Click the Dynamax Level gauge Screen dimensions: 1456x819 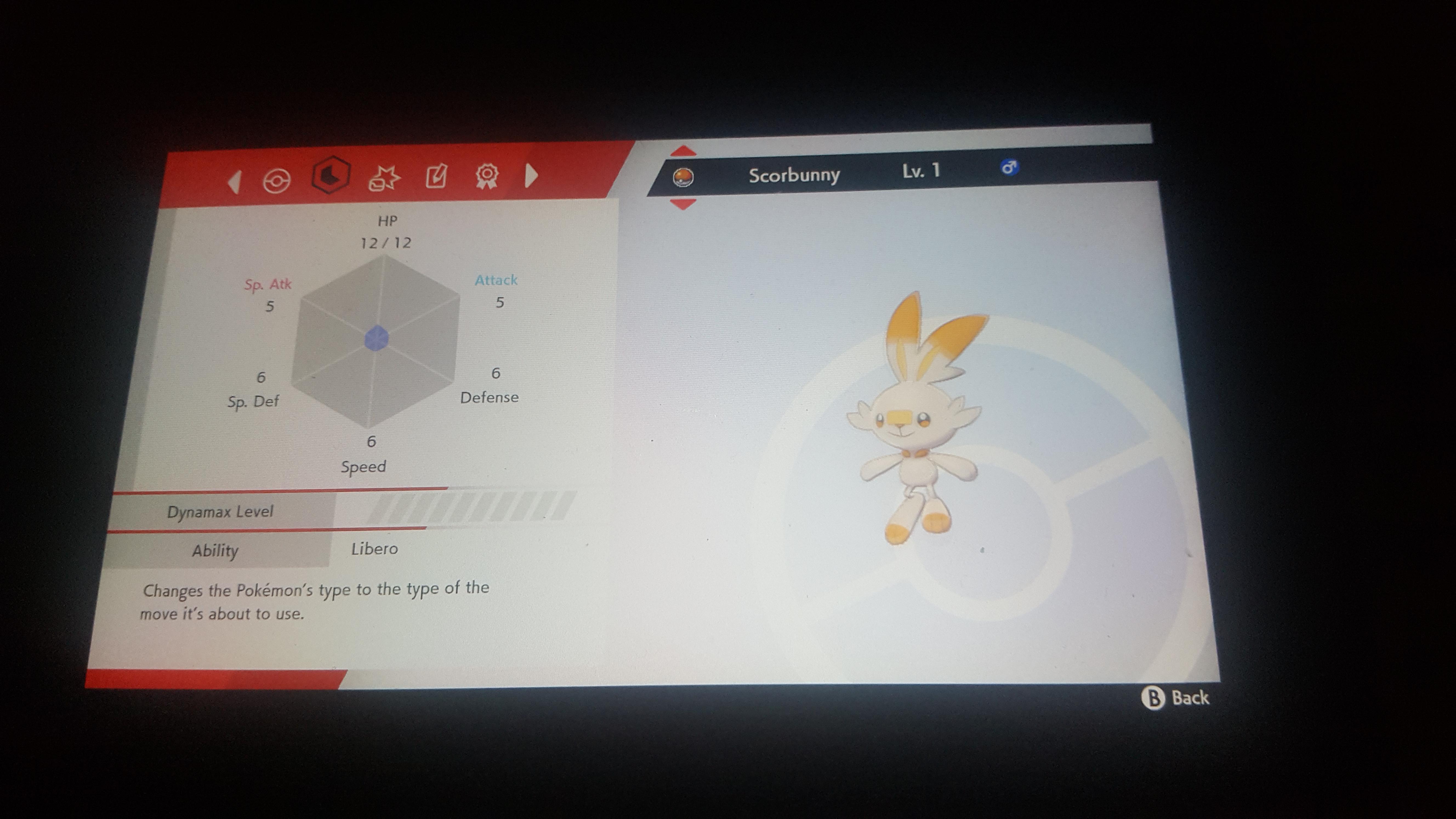point(463,509)
